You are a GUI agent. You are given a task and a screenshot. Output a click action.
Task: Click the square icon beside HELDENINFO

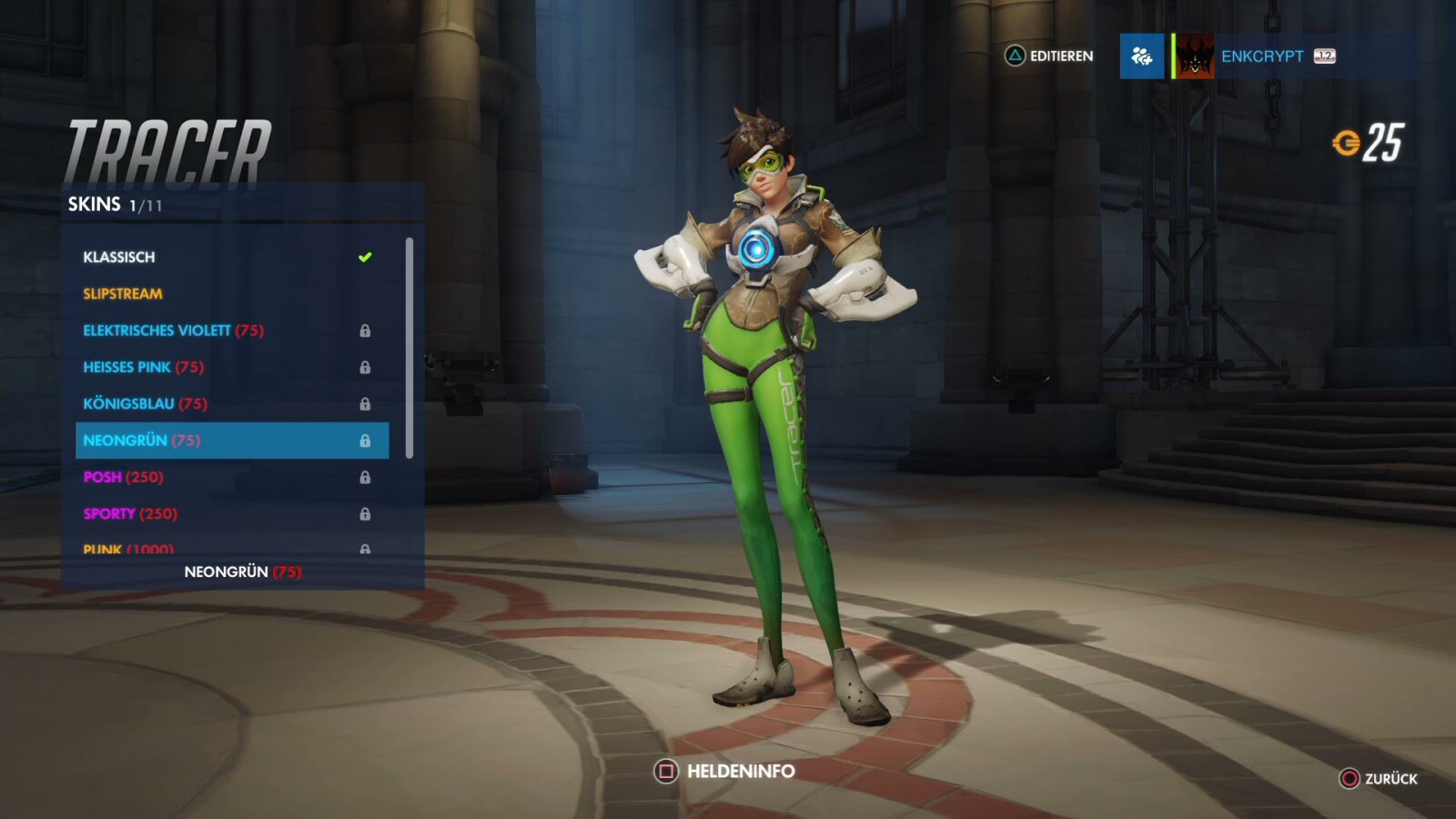[665, 771]
